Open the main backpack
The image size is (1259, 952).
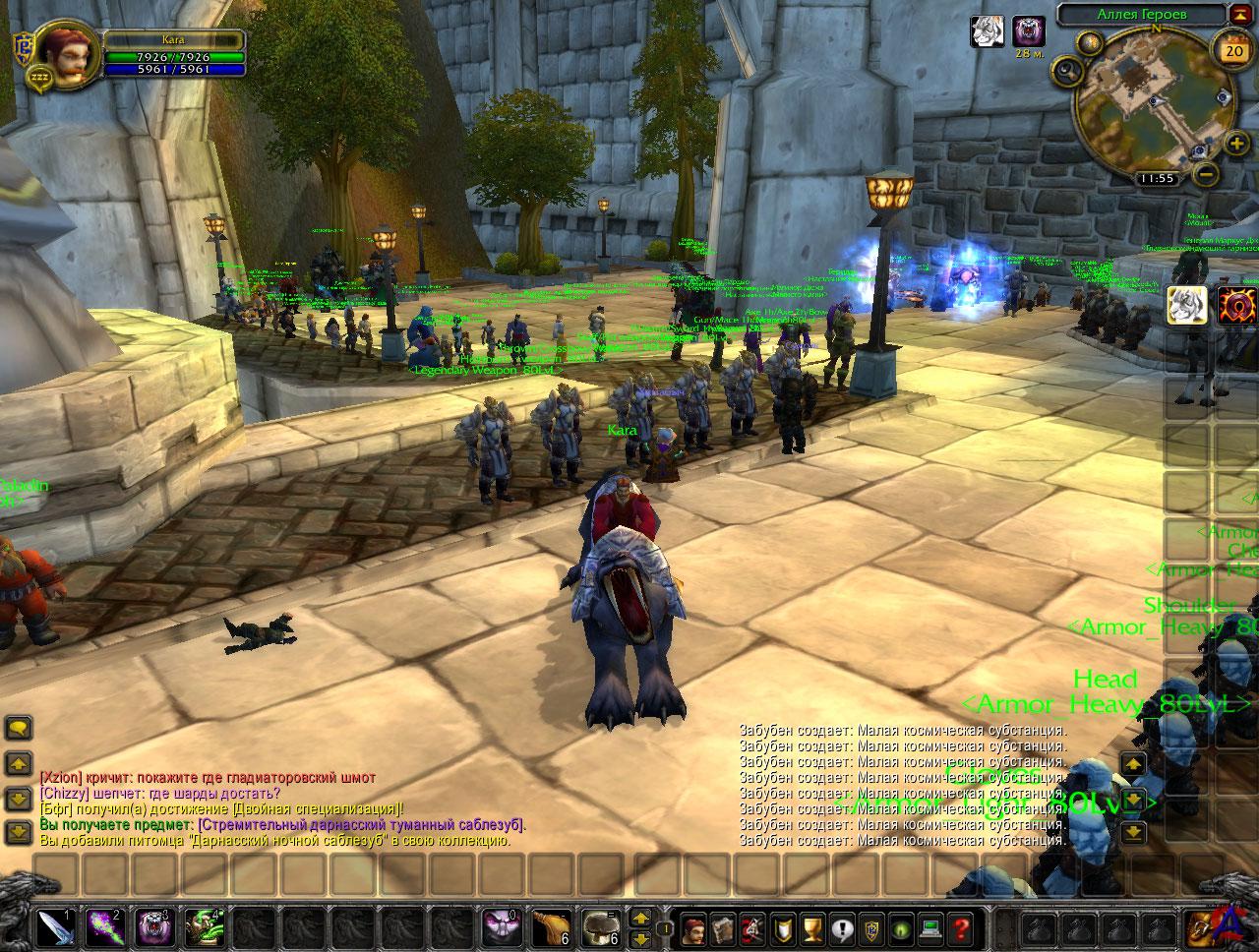pos(1199,927)
